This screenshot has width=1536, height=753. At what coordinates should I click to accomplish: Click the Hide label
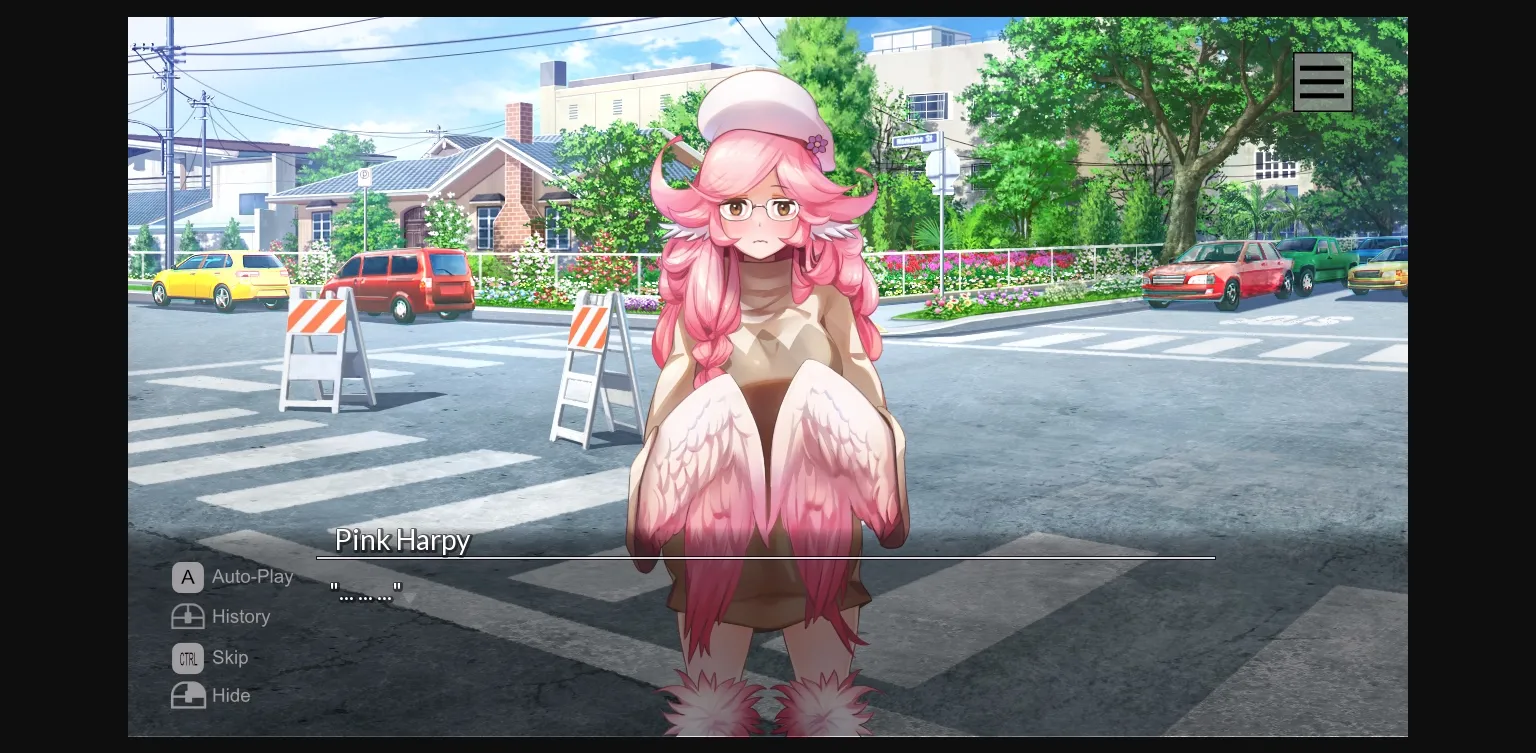231,695
